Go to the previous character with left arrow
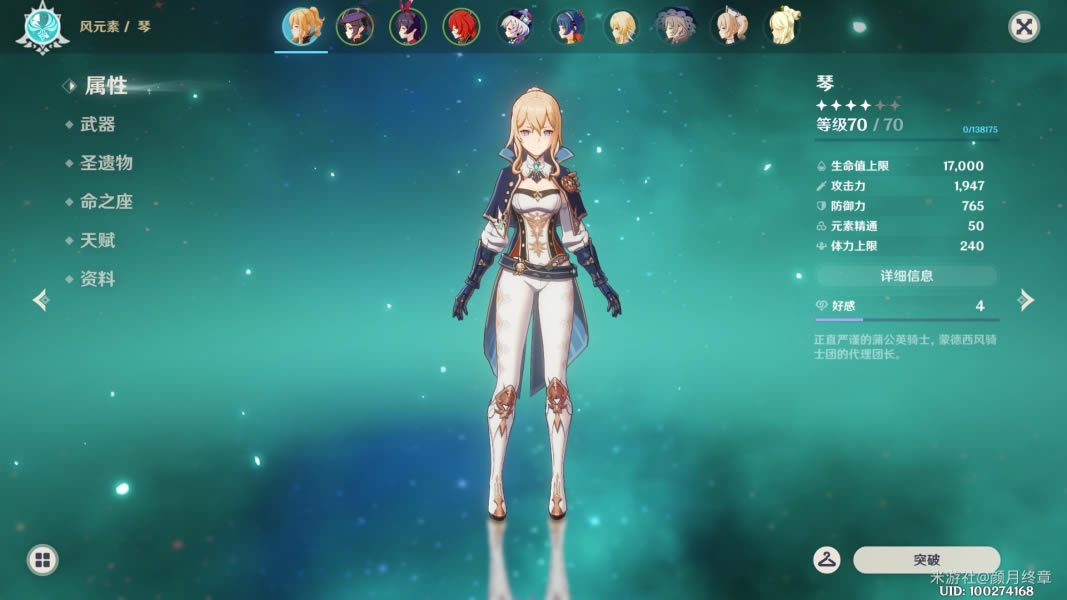The image size is (1067, 600). [40, 300]
